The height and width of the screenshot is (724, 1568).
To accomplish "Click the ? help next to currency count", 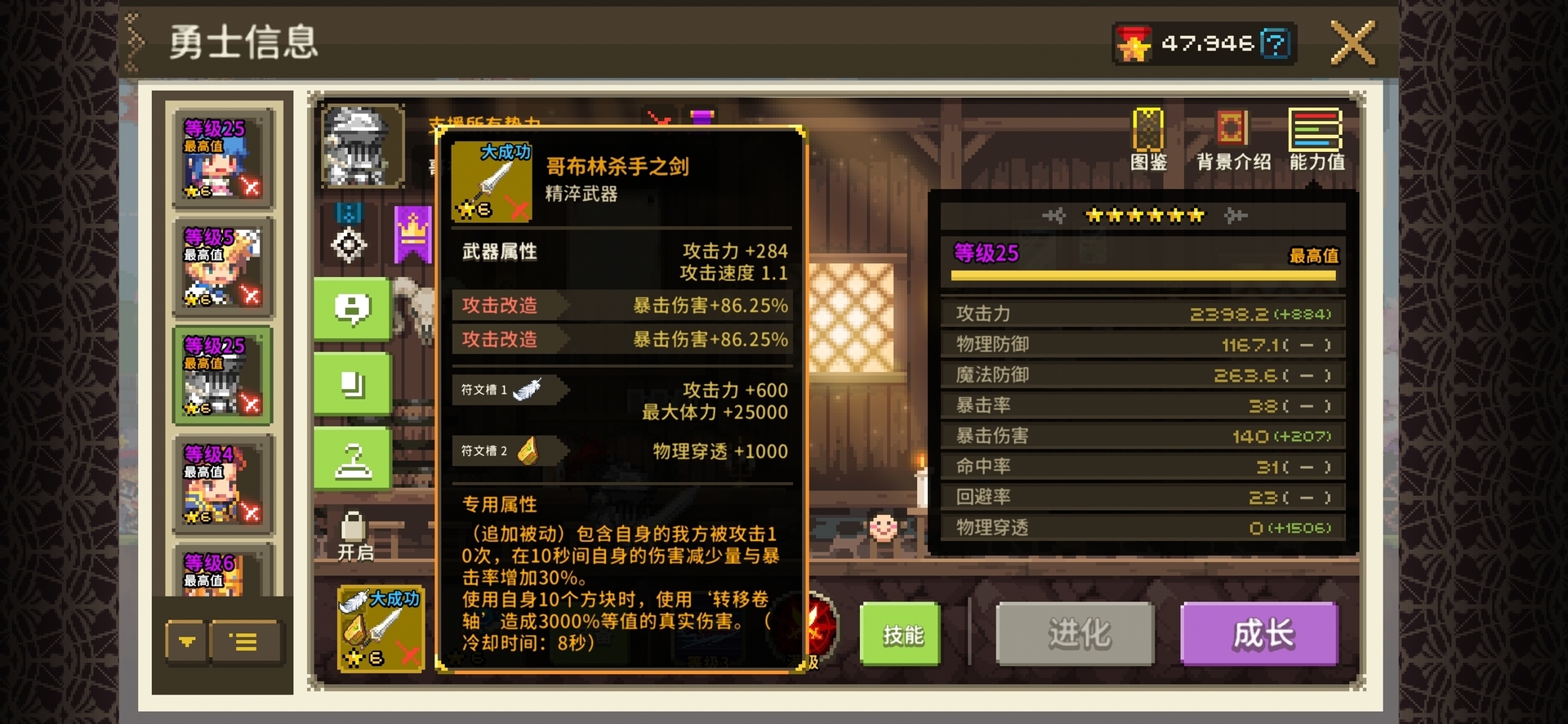I will 1275,43.
